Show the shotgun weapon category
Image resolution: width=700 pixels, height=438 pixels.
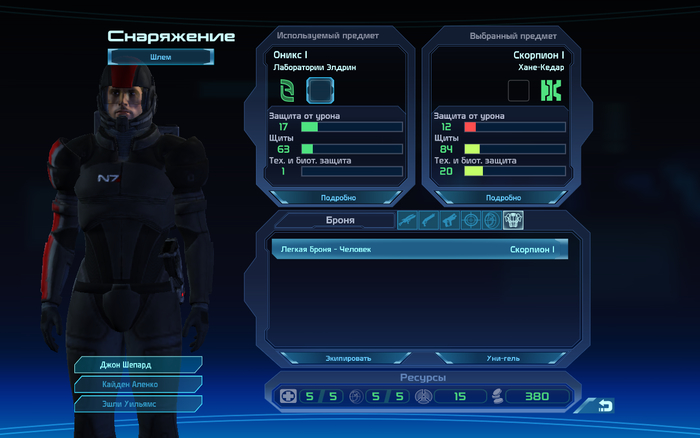tap(427, 220)
